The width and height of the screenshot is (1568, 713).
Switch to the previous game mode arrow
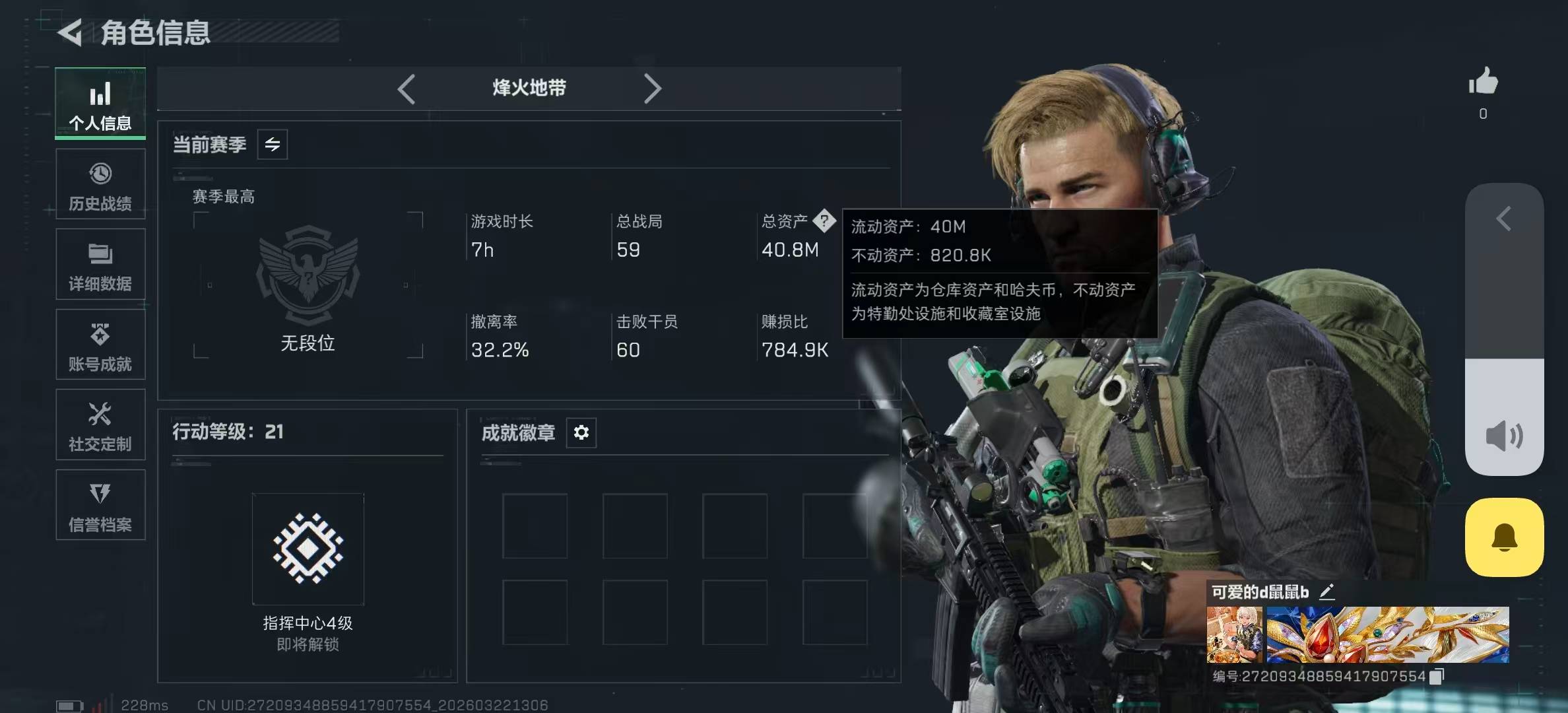pyautogui.click(x=407, y=88)
